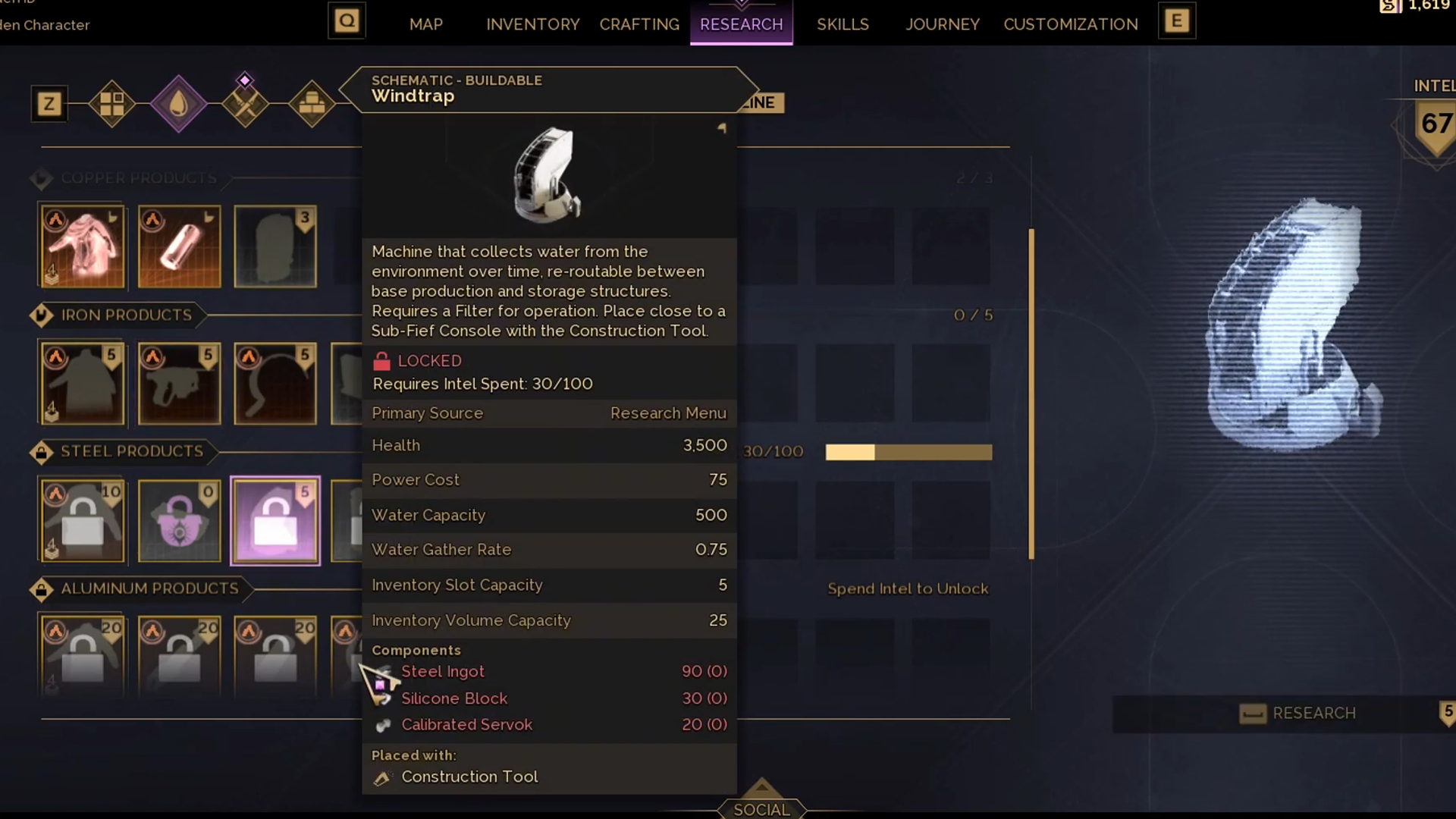Click the Construction Tool icon under Placed with
Viewport: 1456px width, 819px height.
[383, 777]
